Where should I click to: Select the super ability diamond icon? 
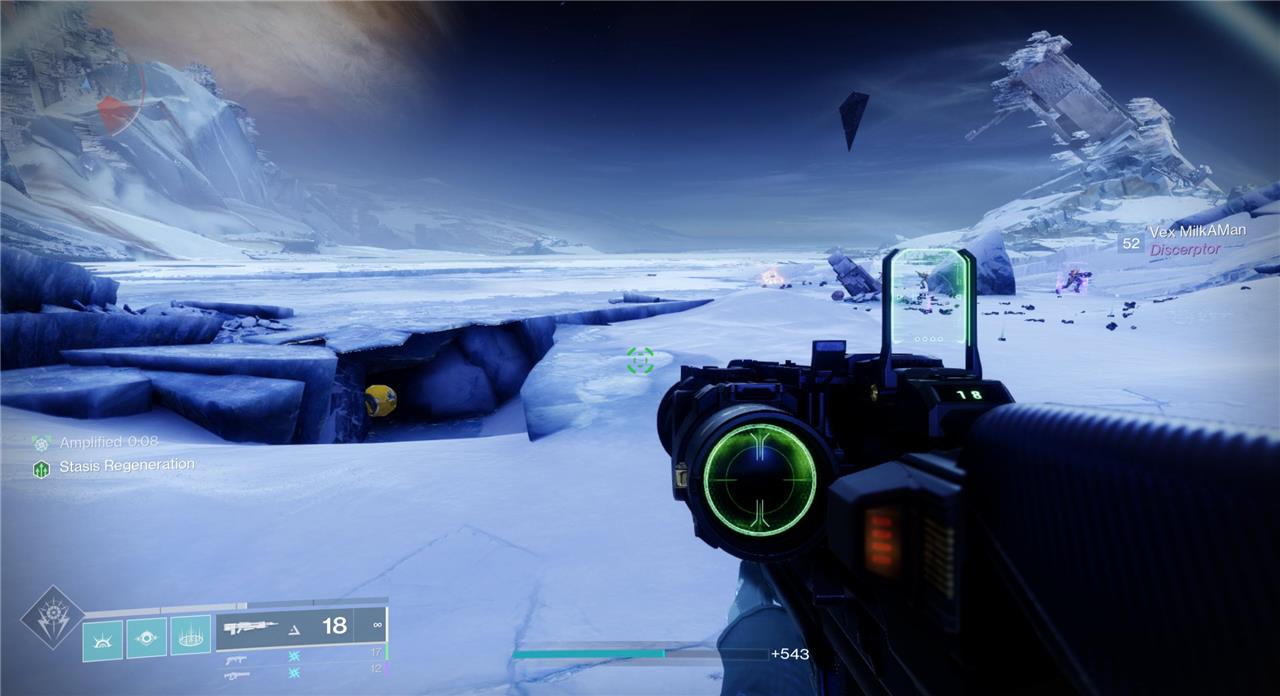click(52, 616)
